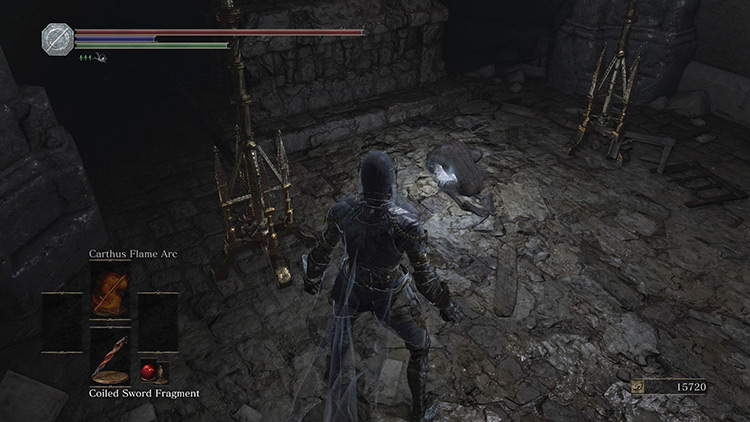Click the green arrows status buff icon
750x422 pixels.
point(93,58)
